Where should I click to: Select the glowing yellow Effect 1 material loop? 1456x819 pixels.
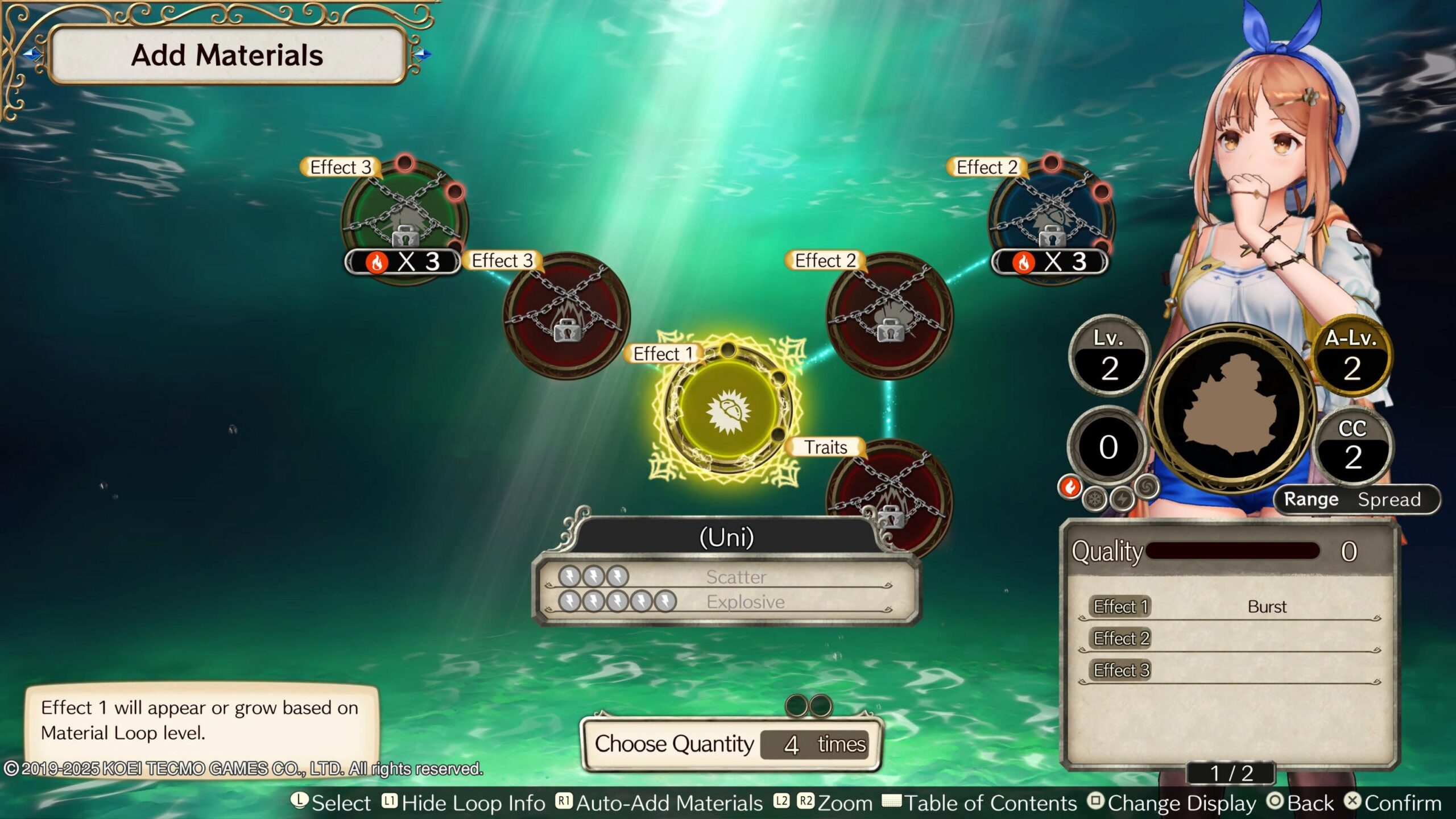click(727, 409)
